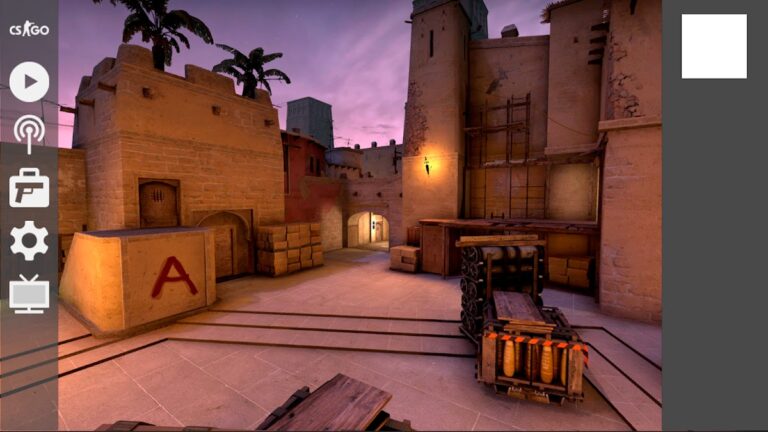768x432 pixels.
Task: Open the broadcast antenna news icon
Action: pyautogui.click(x=29, y=133)
